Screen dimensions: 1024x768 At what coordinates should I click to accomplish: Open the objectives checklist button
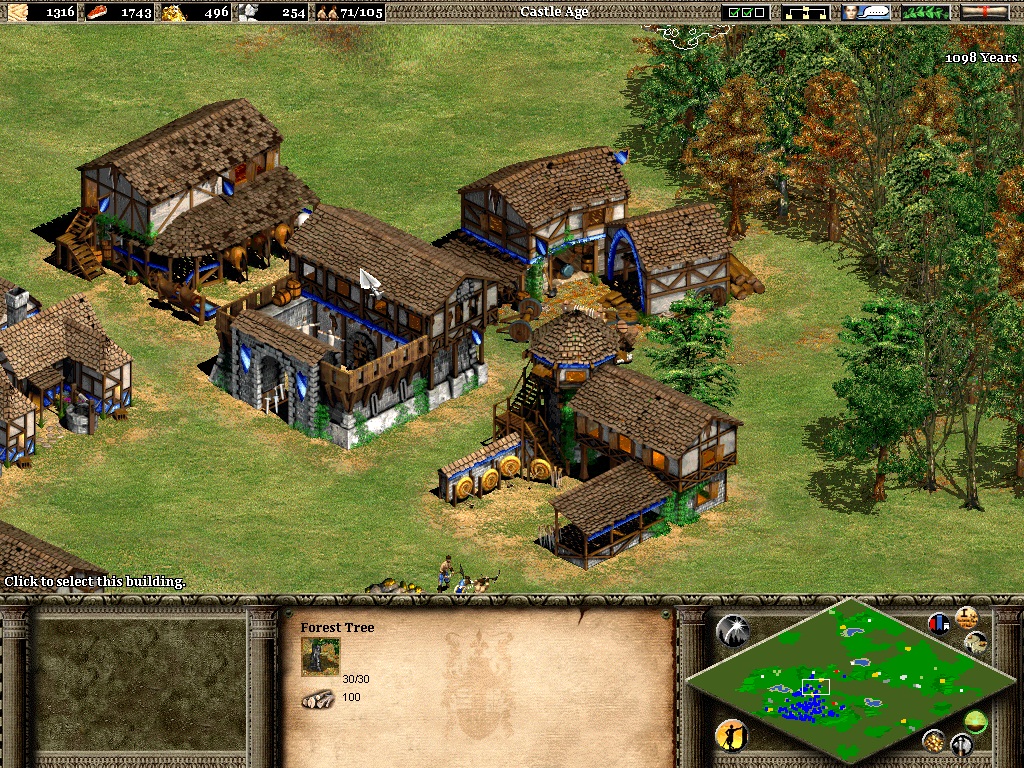coord(748,12)
